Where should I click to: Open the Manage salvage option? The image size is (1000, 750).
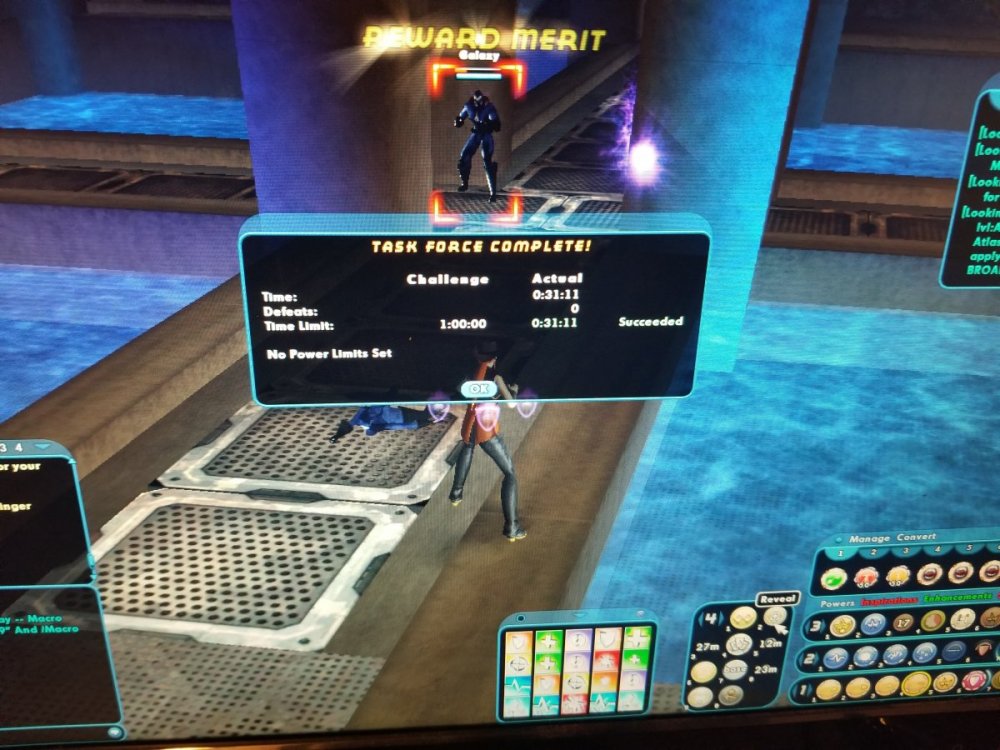[868, 538]
